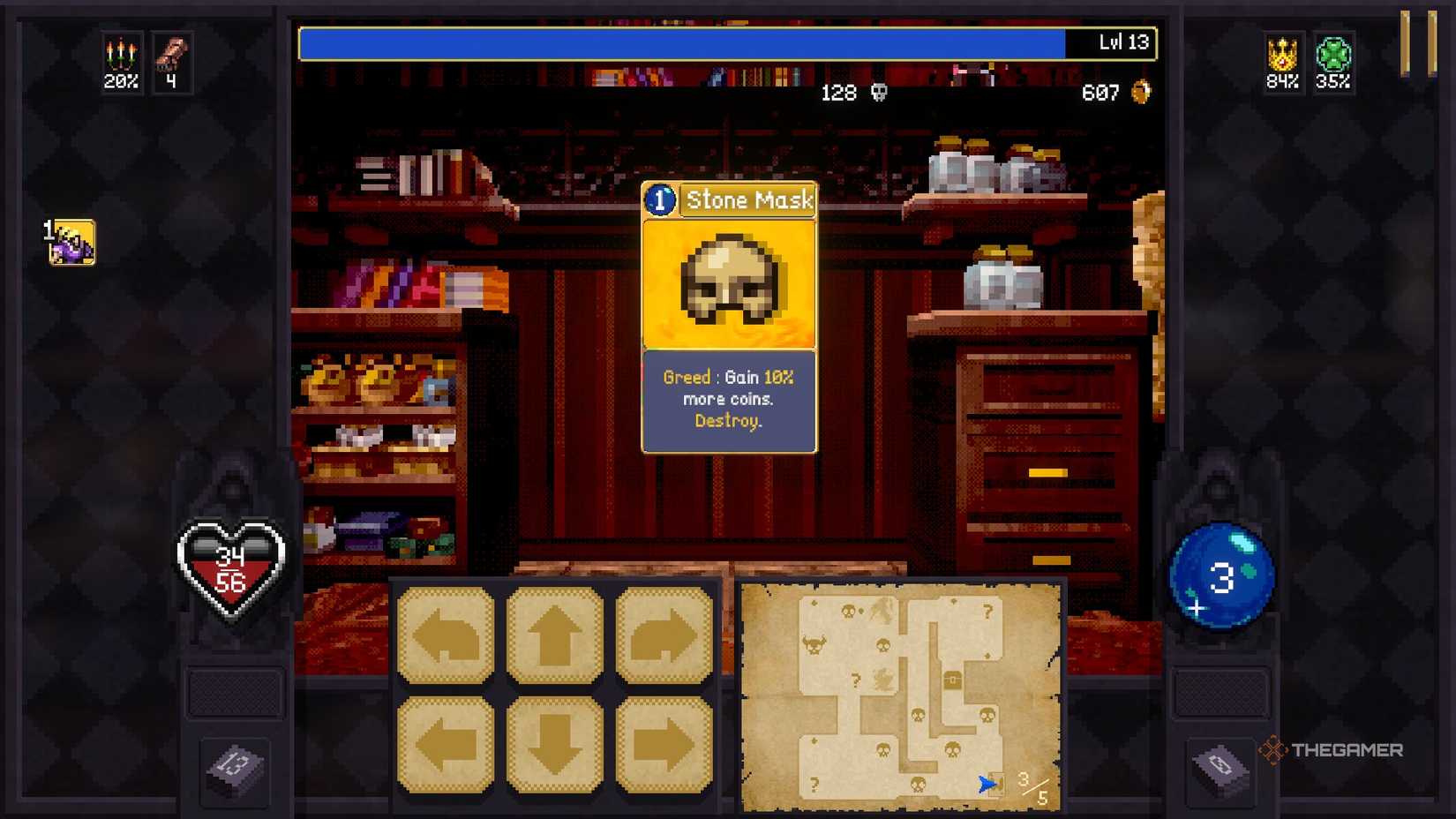Click the boot icon showing 4
Screen dimensions: 1456x819
pyautogui.click(x=173, y=62)
